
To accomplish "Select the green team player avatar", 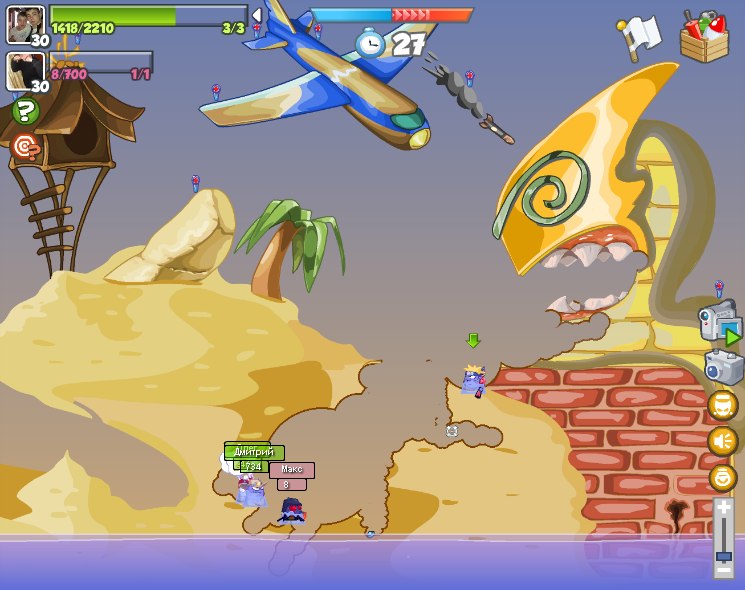I will point(25,24).
